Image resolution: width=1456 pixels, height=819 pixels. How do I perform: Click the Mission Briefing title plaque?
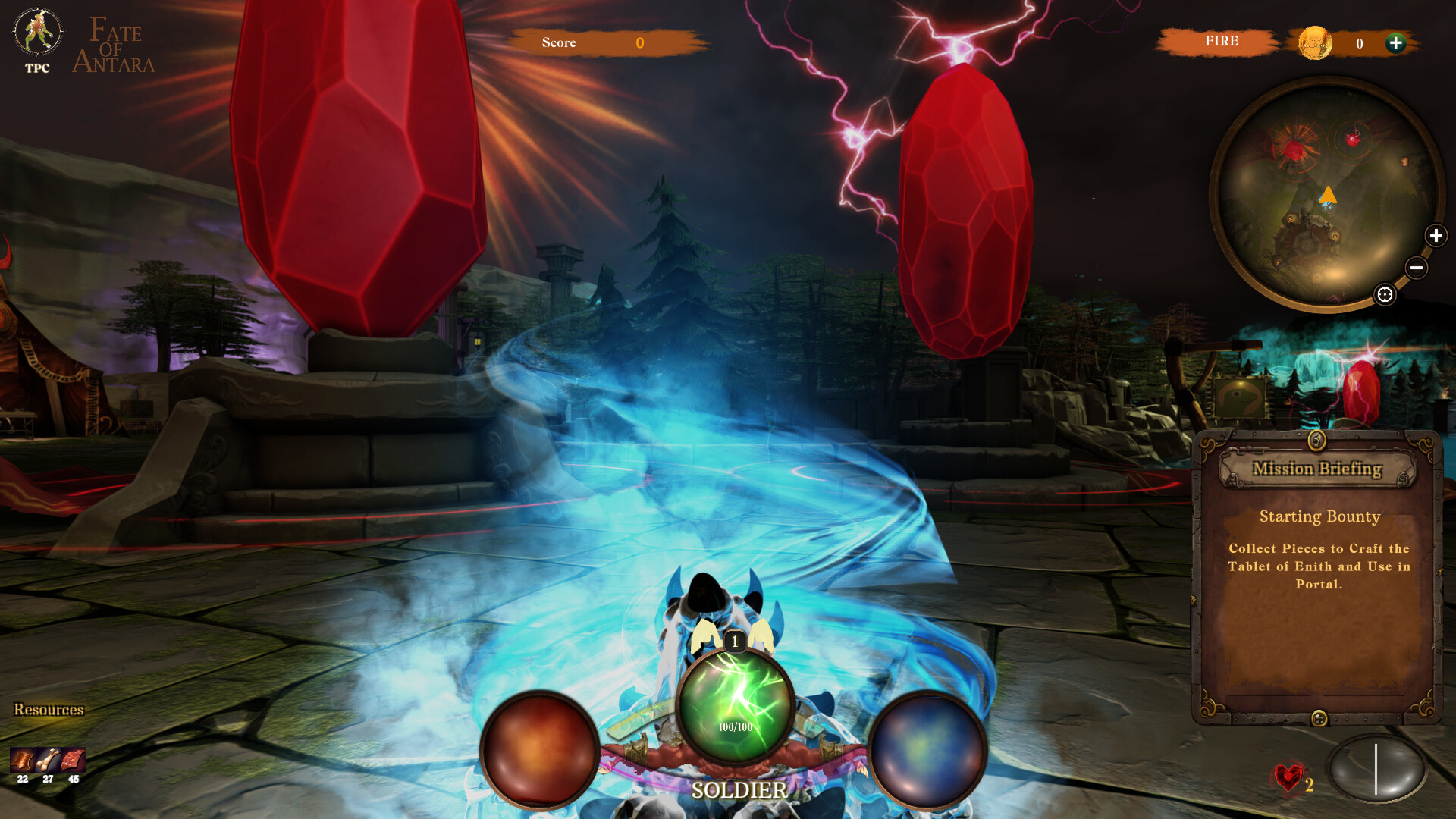(x=1319, y=469)
